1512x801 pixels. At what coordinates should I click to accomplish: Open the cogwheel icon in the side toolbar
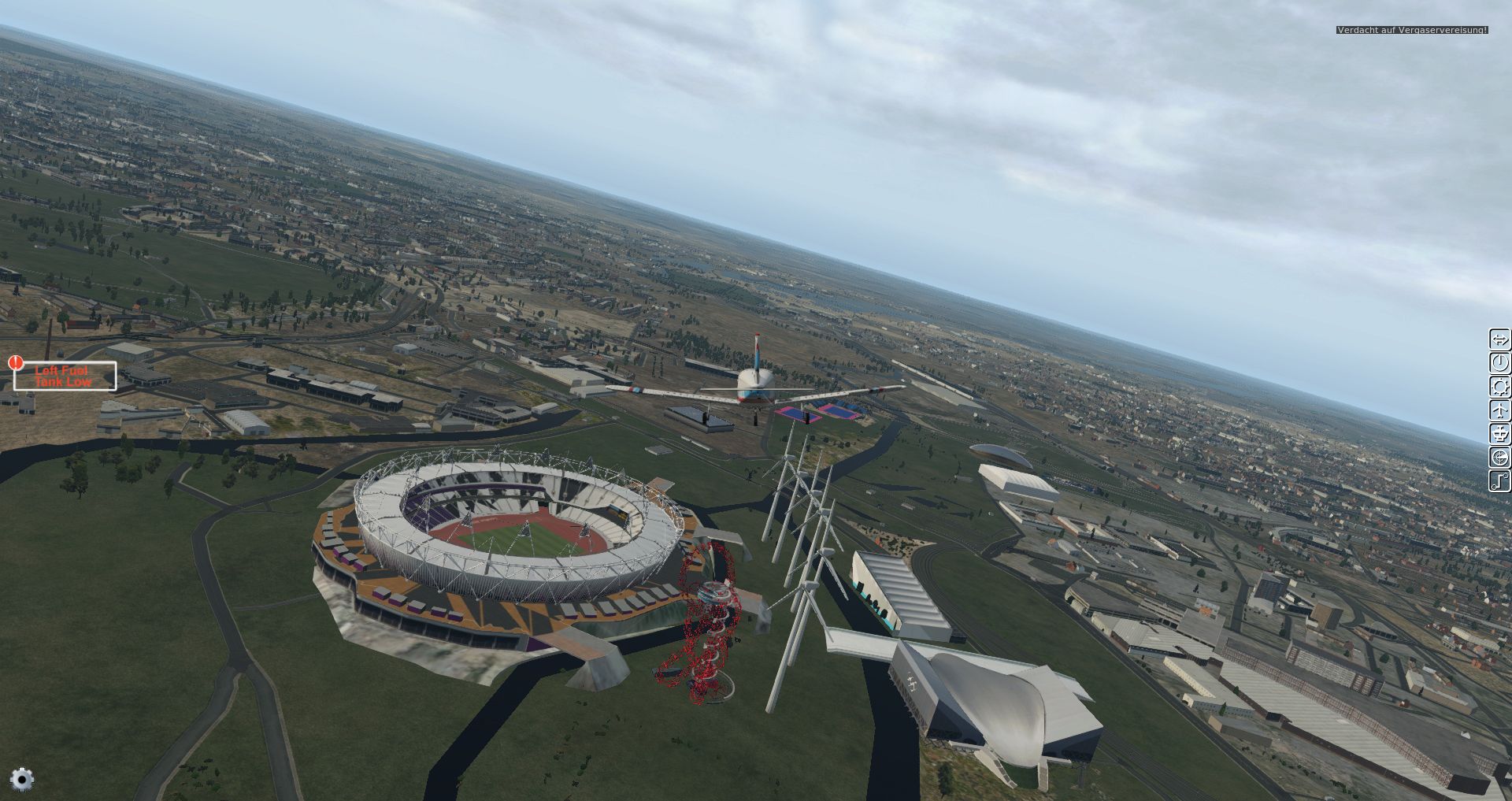point(1499,387)
